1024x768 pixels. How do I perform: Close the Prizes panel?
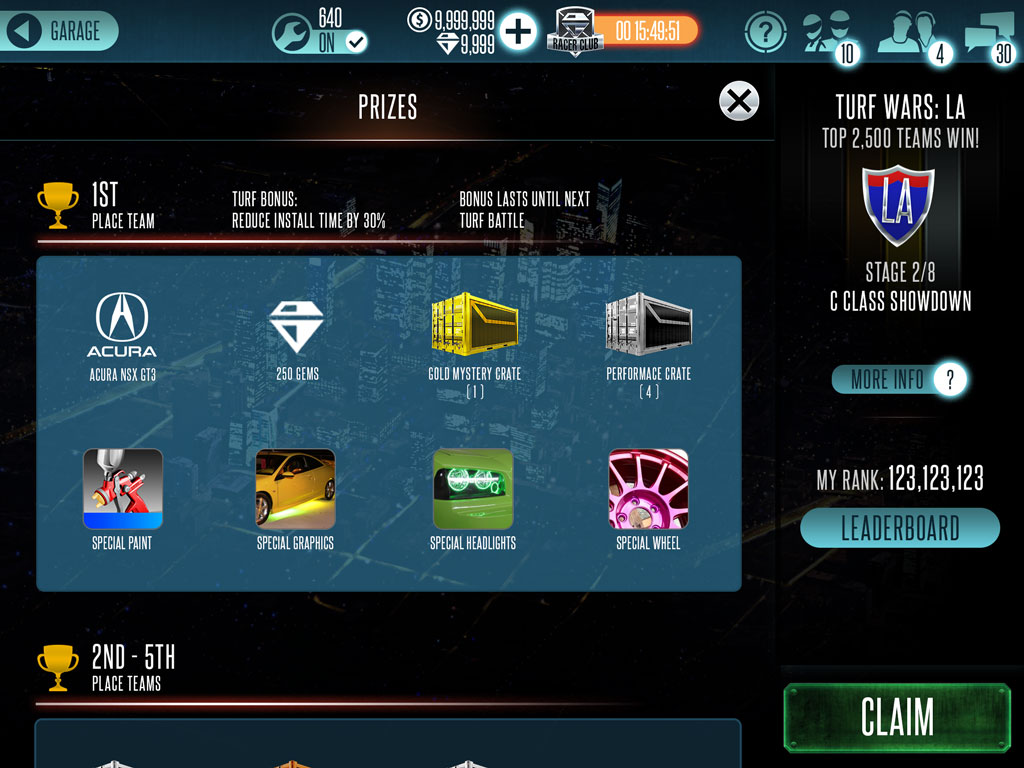click(739, 101)
